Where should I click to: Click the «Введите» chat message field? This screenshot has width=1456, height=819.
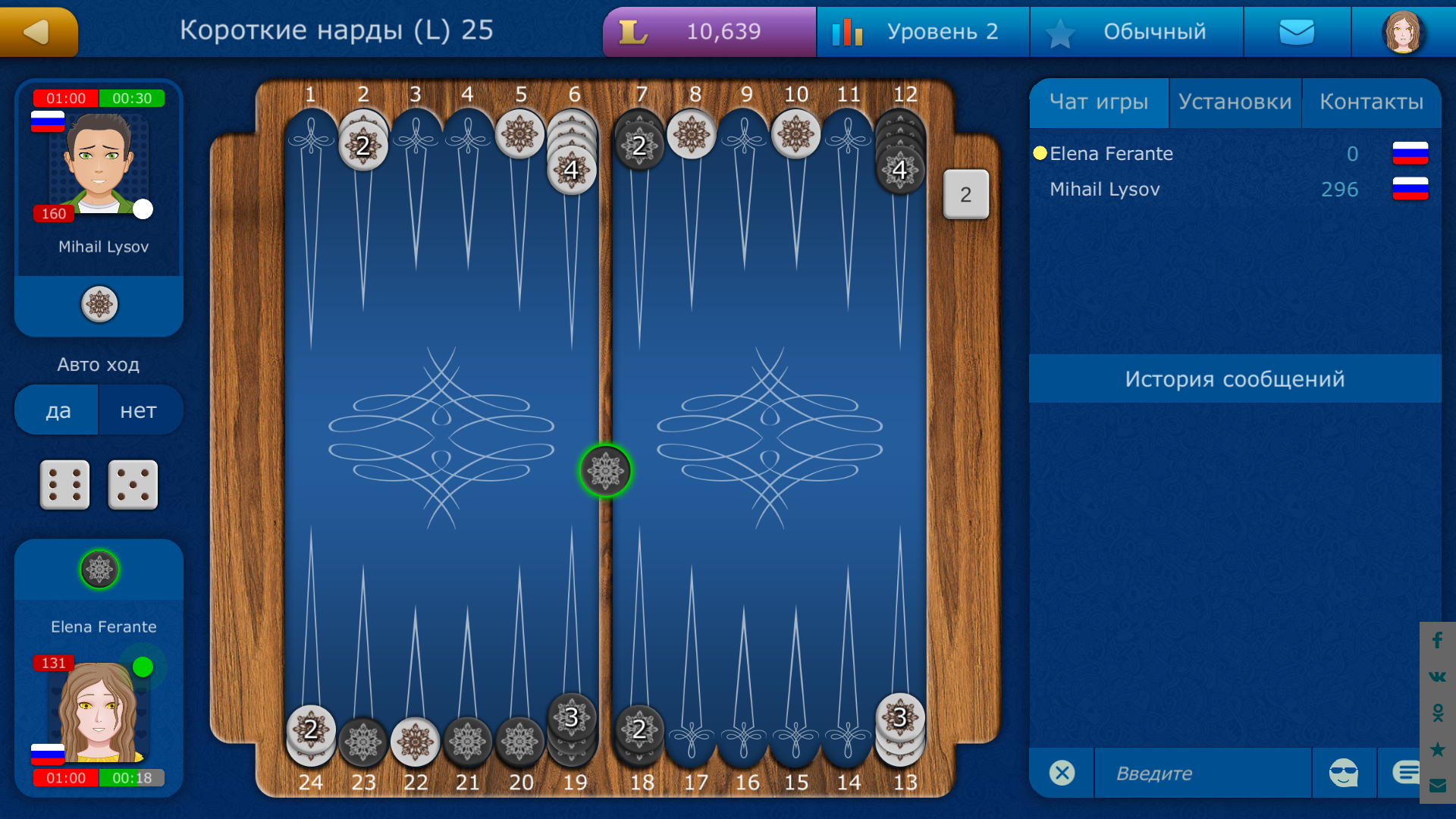[x=1202, y=773]
